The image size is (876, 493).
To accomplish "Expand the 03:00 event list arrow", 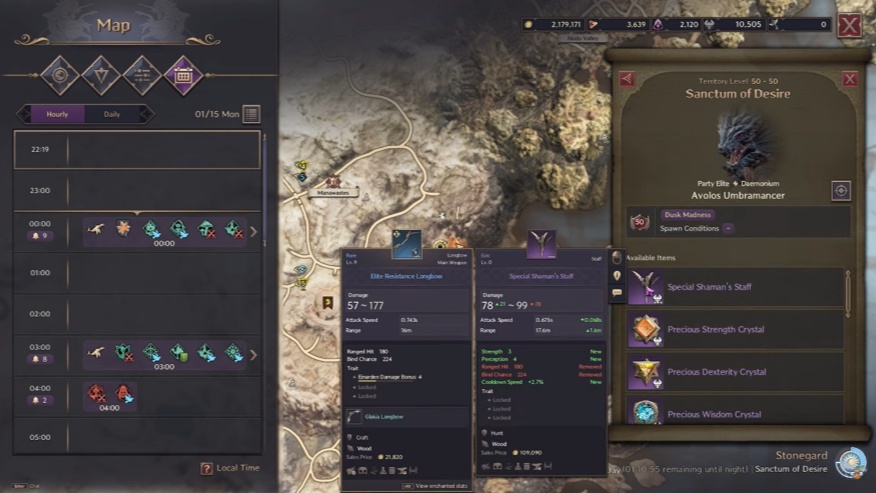I will [x=253, y=354].
